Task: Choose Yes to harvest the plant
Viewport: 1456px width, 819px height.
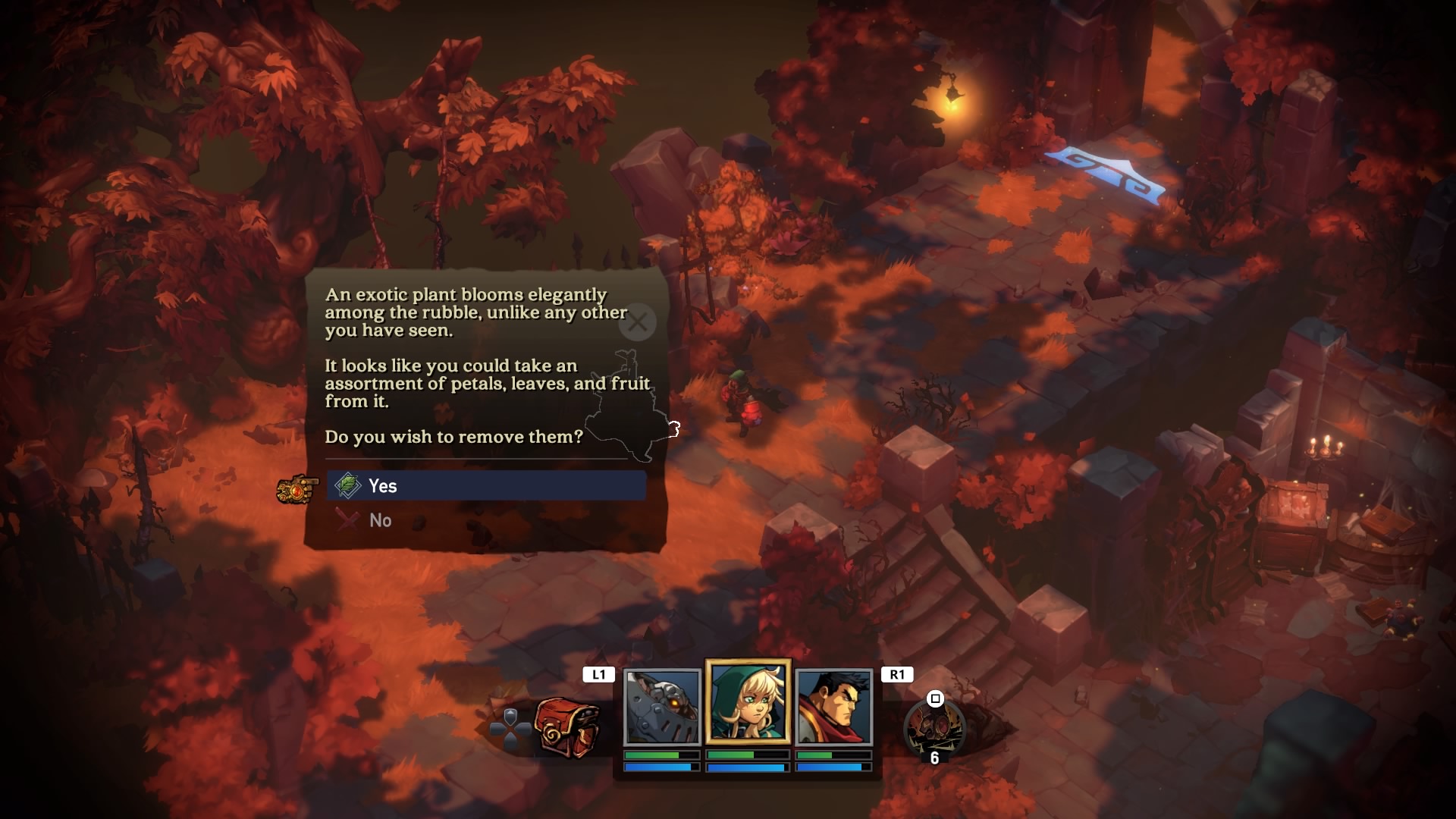Action: (x=486, y=485)
